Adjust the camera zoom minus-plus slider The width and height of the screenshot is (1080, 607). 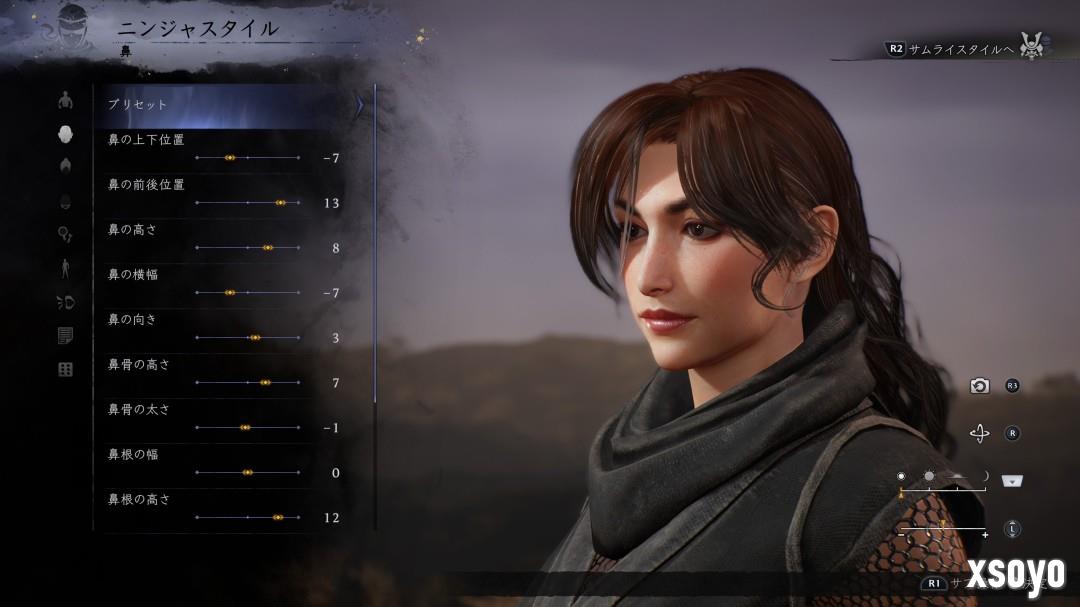pos(943,528)
